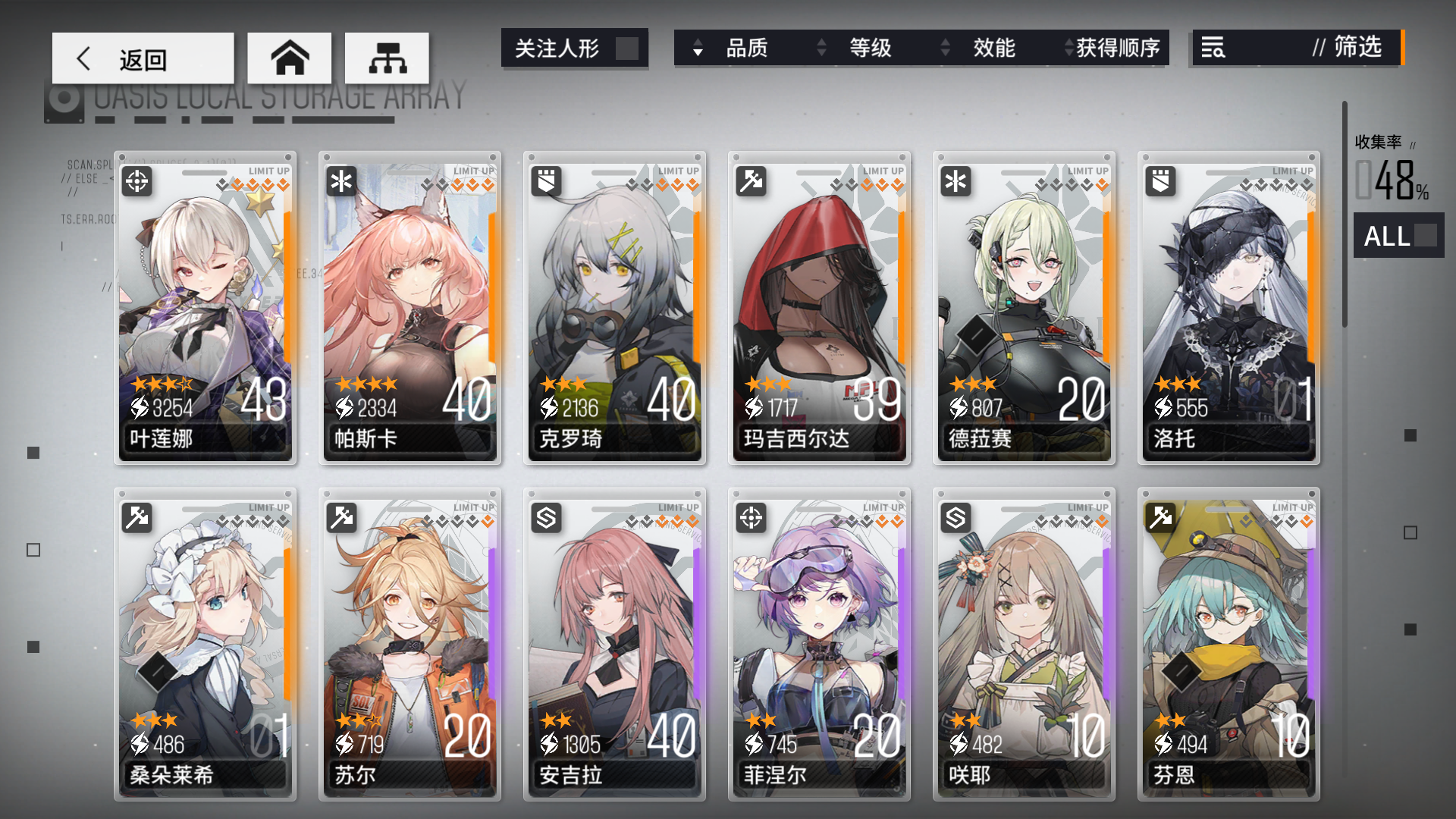
Task: Enable the ALL checkbox below 收集率
Action: [1425, 237]
